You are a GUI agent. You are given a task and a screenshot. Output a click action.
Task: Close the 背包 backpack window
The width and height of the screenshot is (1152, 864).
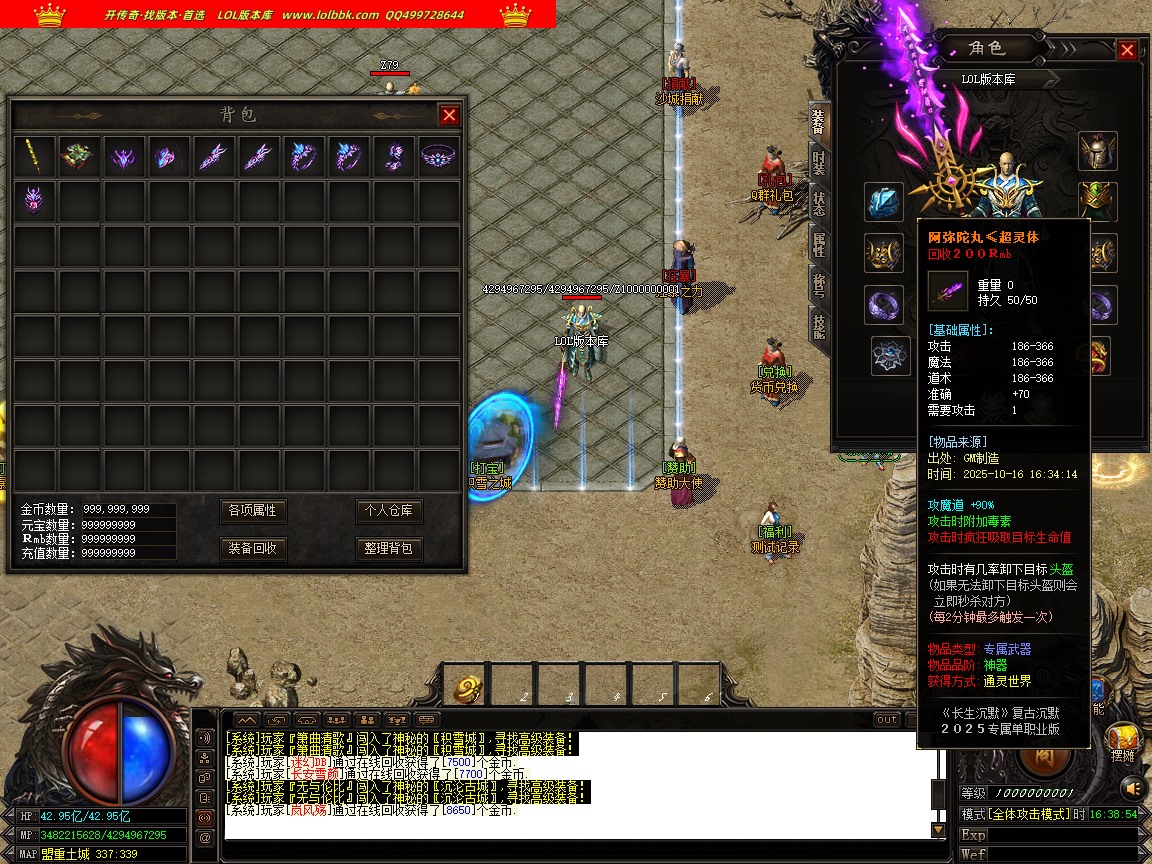tap(449, 115)
